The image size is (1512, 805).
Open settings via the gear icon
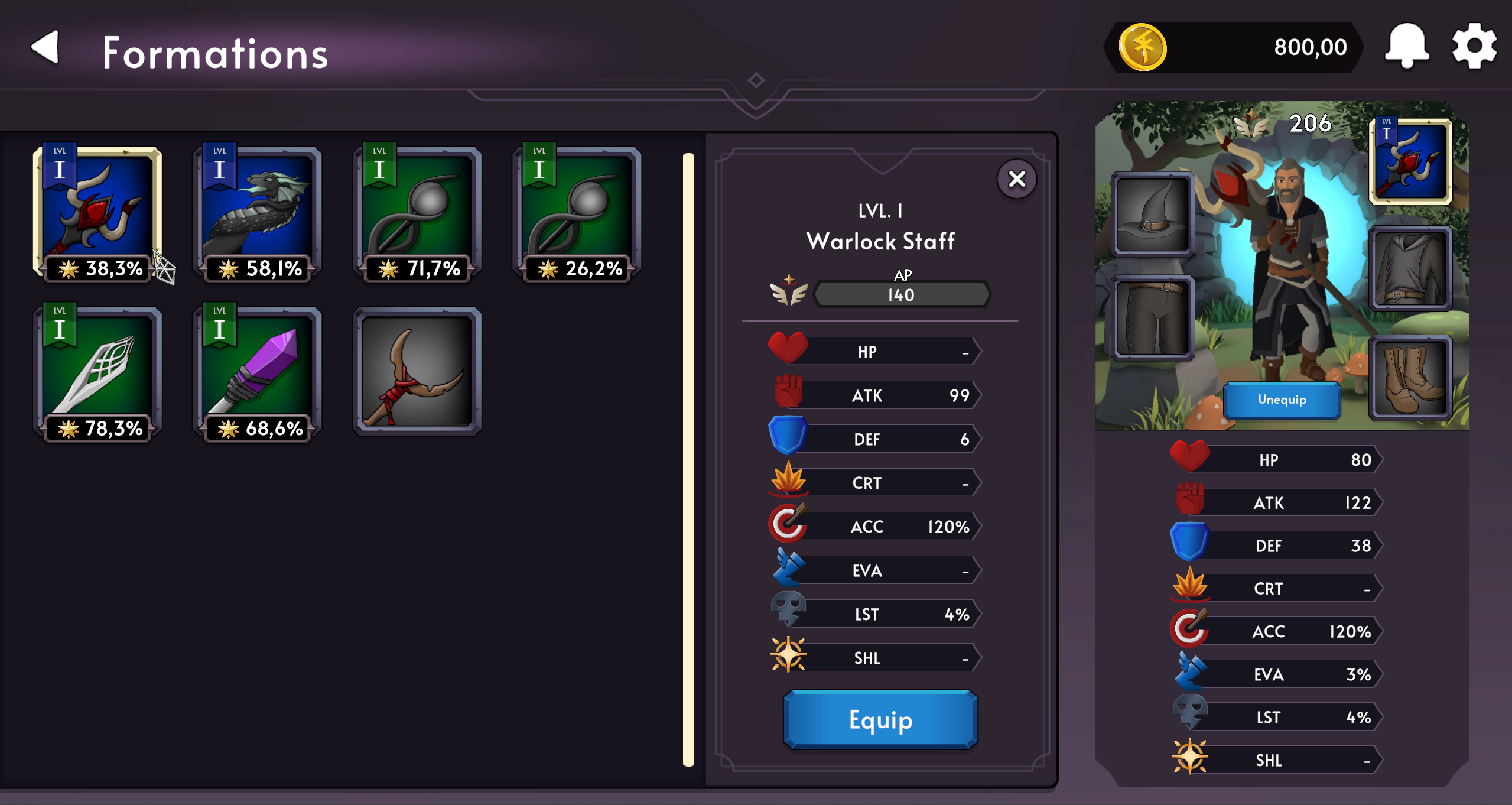pyautogui.click(x=1474, y=46)
